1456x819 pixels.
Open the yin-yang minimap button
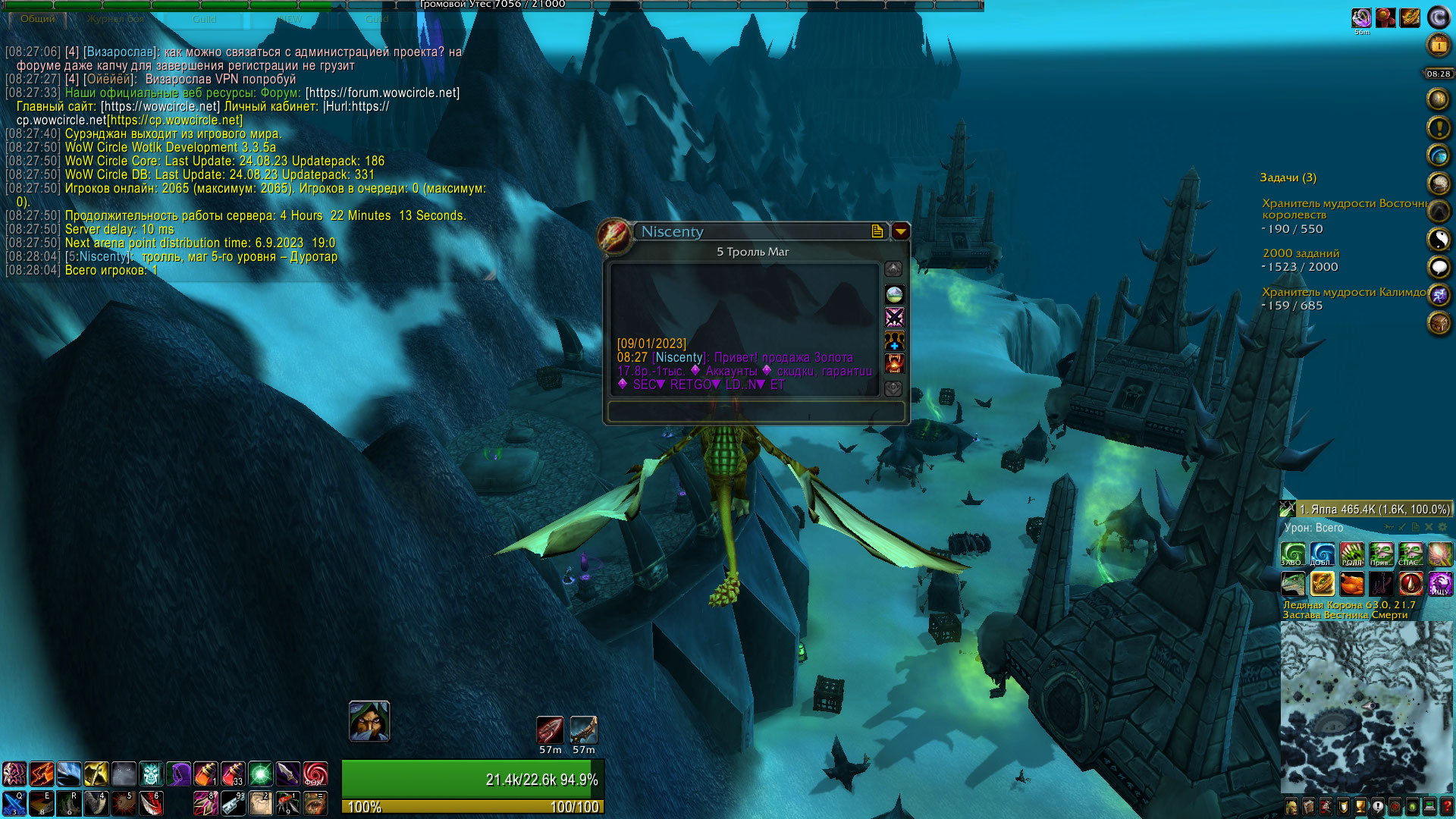click(1439, 240)
